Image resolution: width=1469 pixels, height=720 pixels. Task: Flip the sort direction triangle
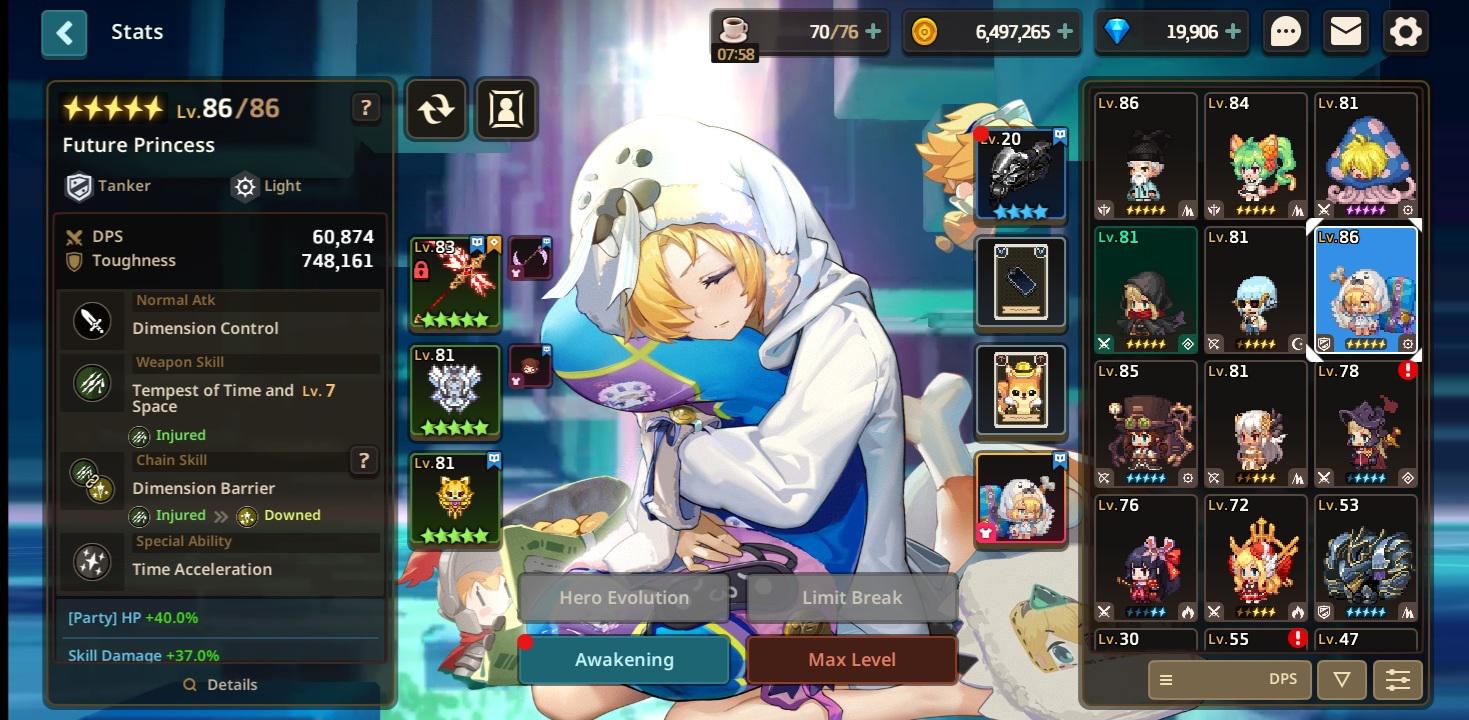tap(1342, 679)
